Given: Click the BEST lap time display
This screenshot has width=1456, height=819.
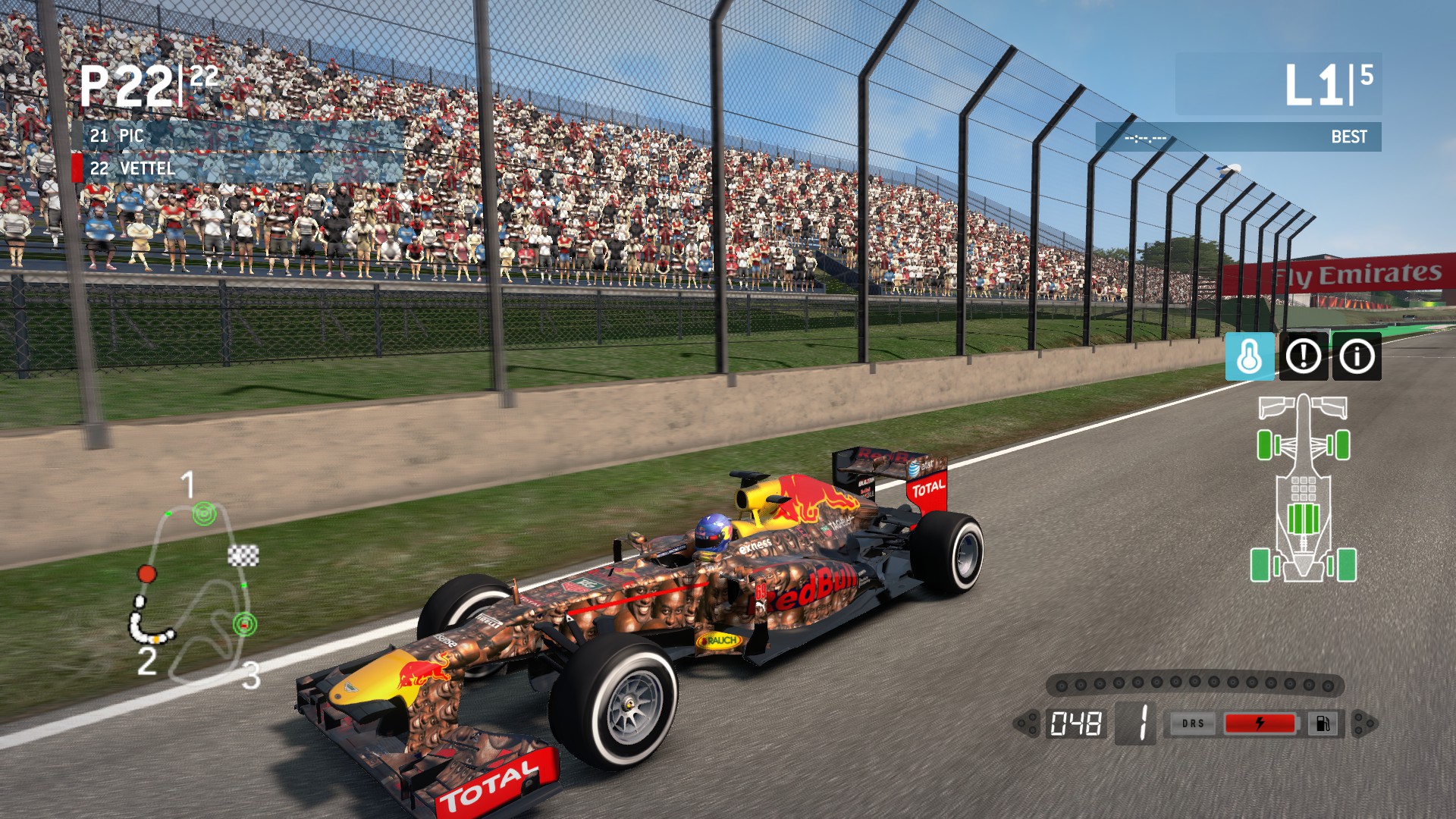Looking at the screenshot, I should click(x=1349, y=137).
